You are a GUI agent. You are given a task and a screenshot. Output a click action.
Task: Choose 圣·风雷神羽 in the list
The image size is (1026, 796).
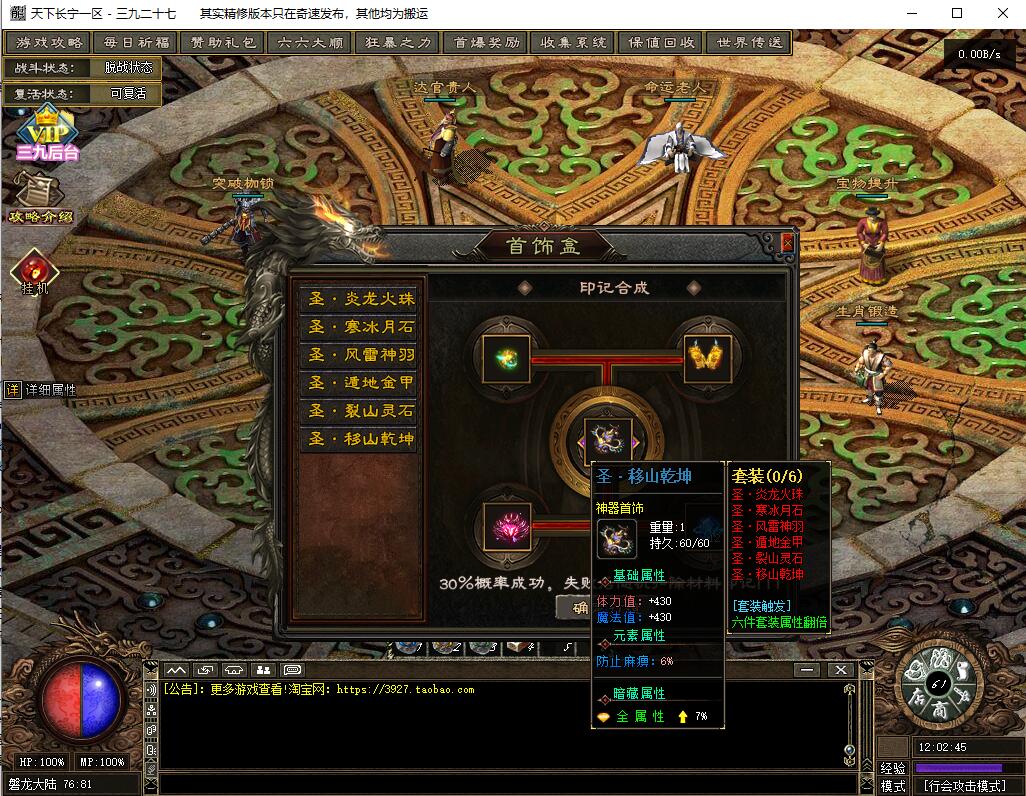pyautogui.click(x=359, y=355)
